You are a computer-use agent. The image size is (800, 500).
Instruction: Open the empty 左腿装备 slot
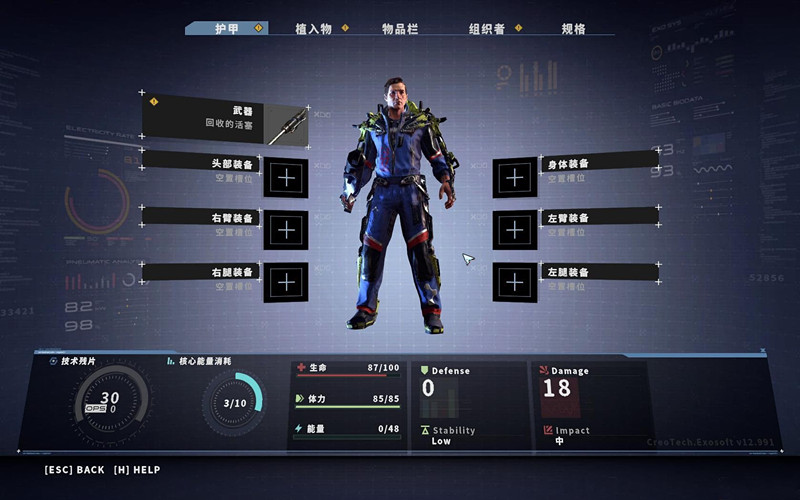(515, 282)
